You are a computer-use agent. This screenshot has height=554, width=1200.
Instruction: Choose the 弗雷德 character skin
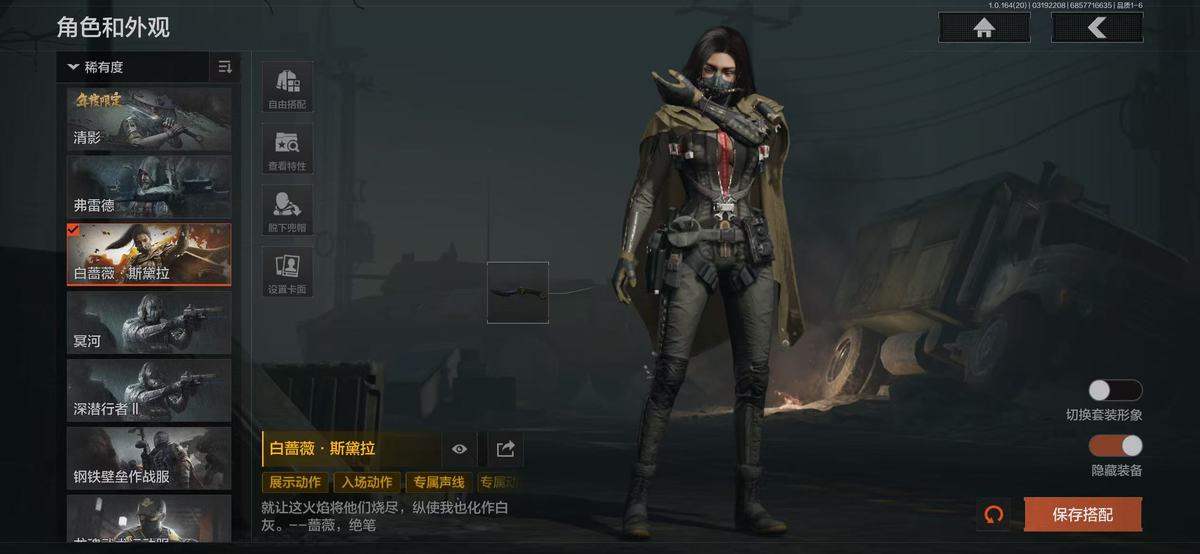(149, 187)
